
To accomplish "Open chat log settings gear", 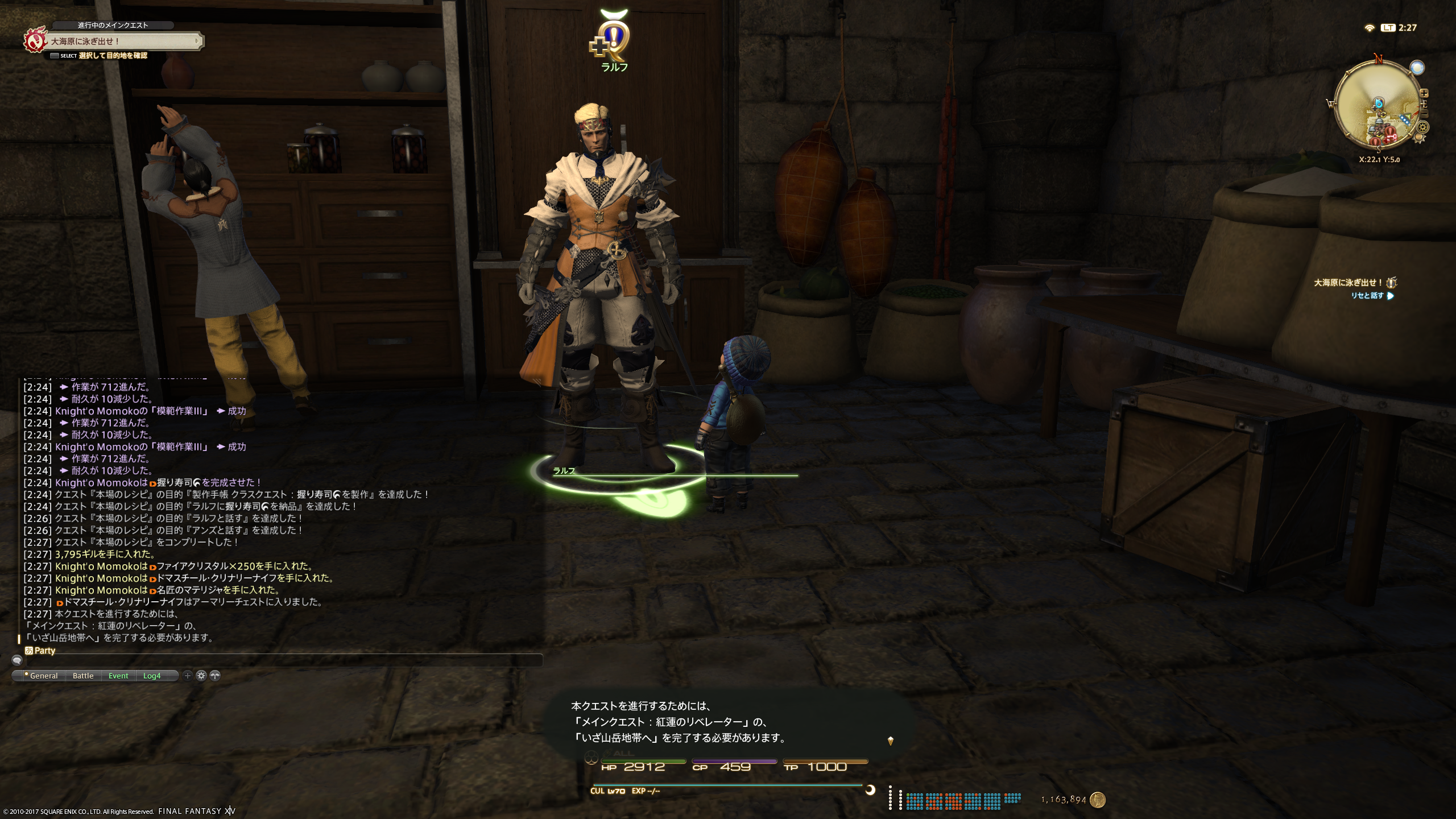I will (x=201, y=676).
